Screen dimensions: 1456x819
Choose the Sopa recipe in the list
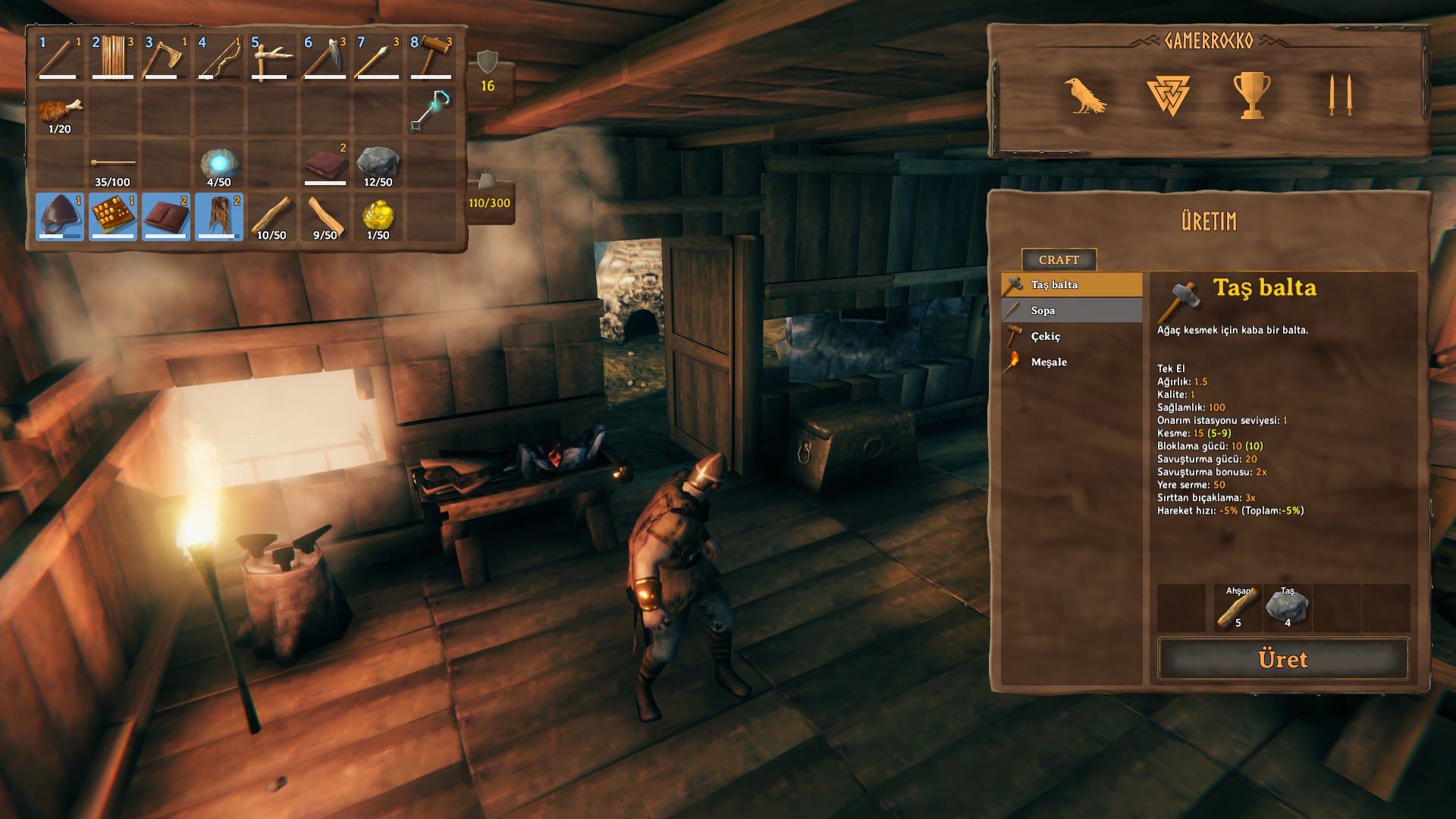point(1072,311)
